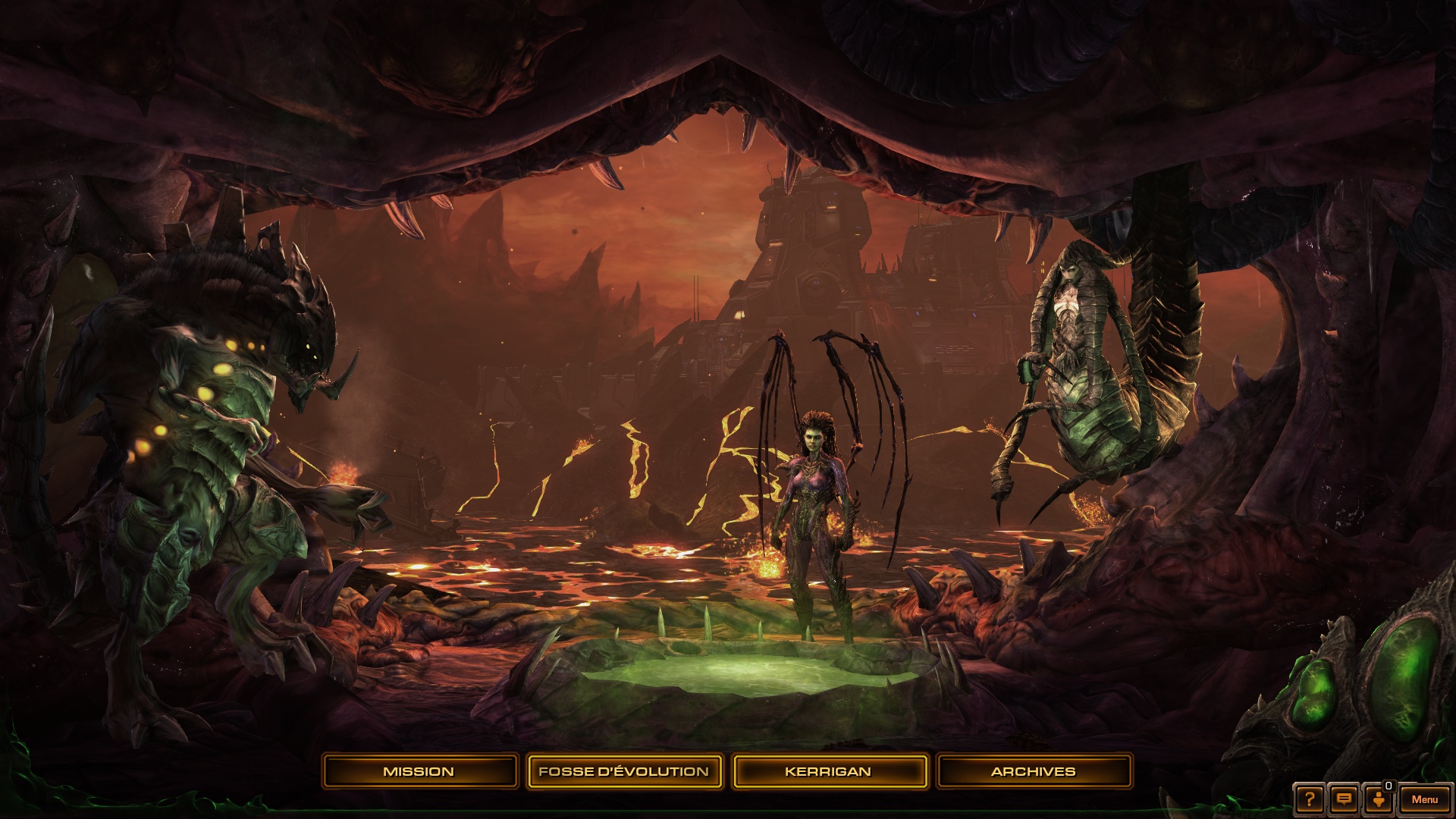The width and height of the screenshot is (1456, 819).
Task: Open the chat speech bubble button
Action: 1344,799
